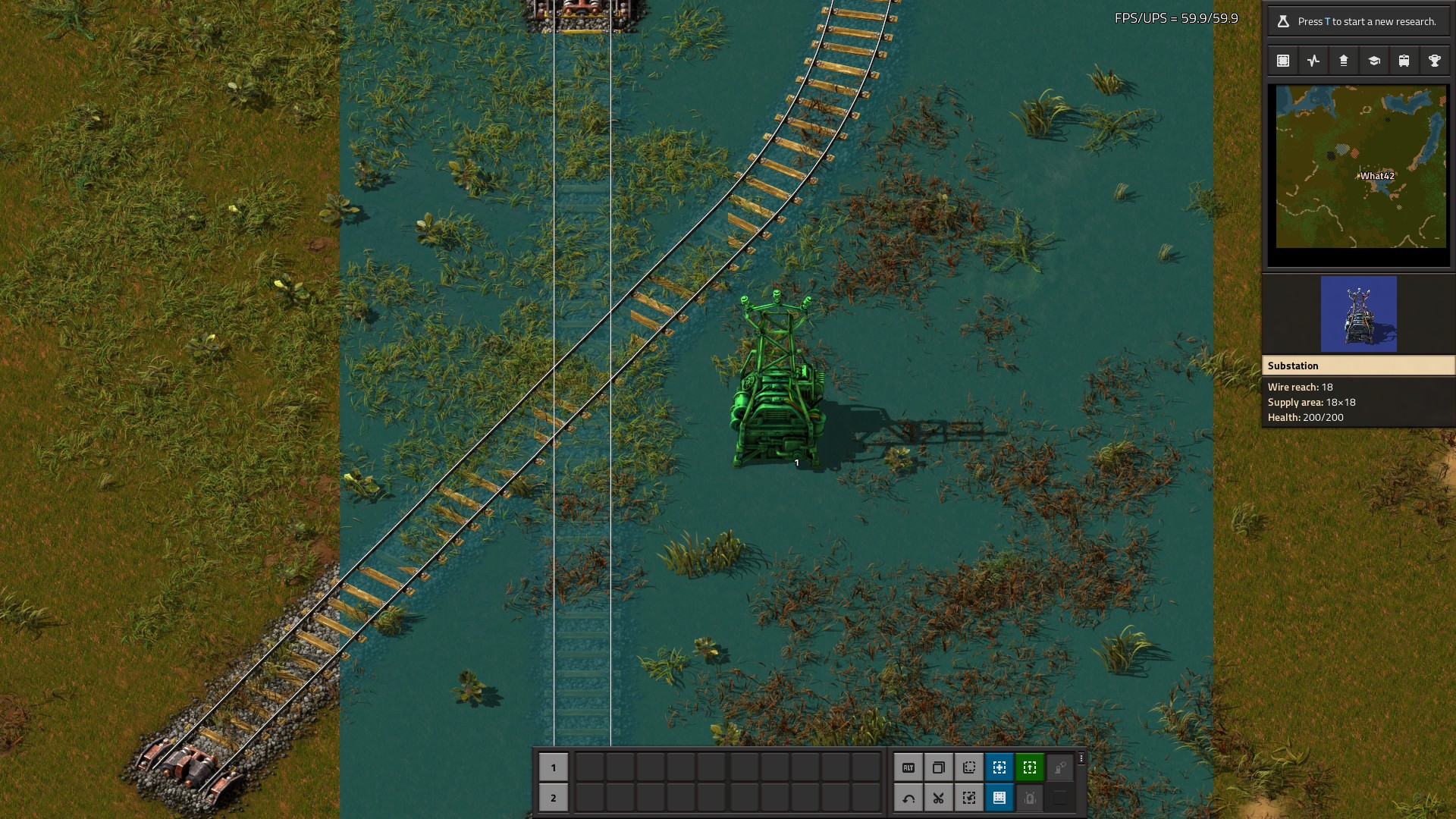Undo the last action
Image resolution: width=1456 pixels, height=819 pixels.
[x=908, y=798]
